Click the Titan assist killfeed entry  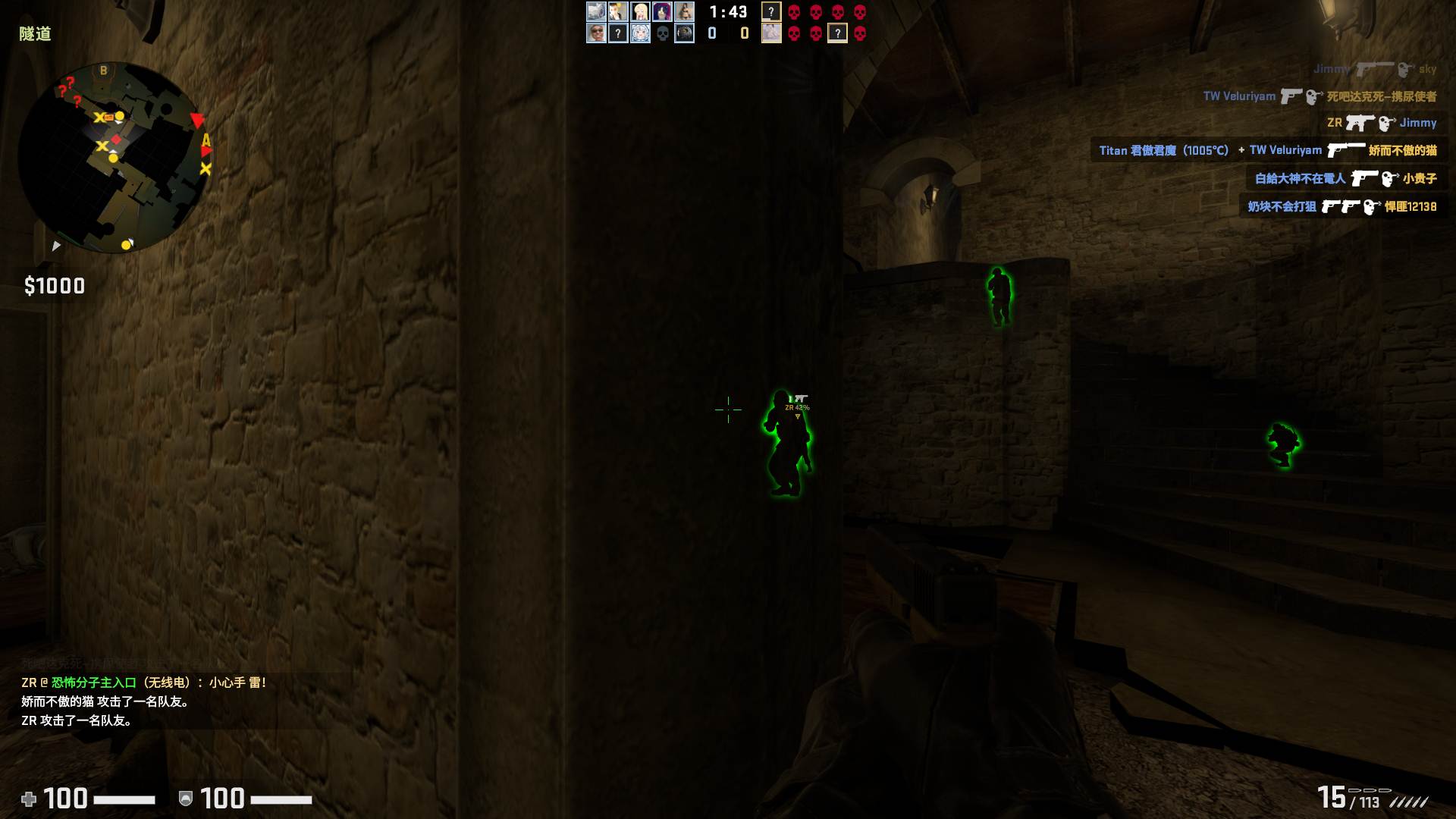(x=1267, y=150)
